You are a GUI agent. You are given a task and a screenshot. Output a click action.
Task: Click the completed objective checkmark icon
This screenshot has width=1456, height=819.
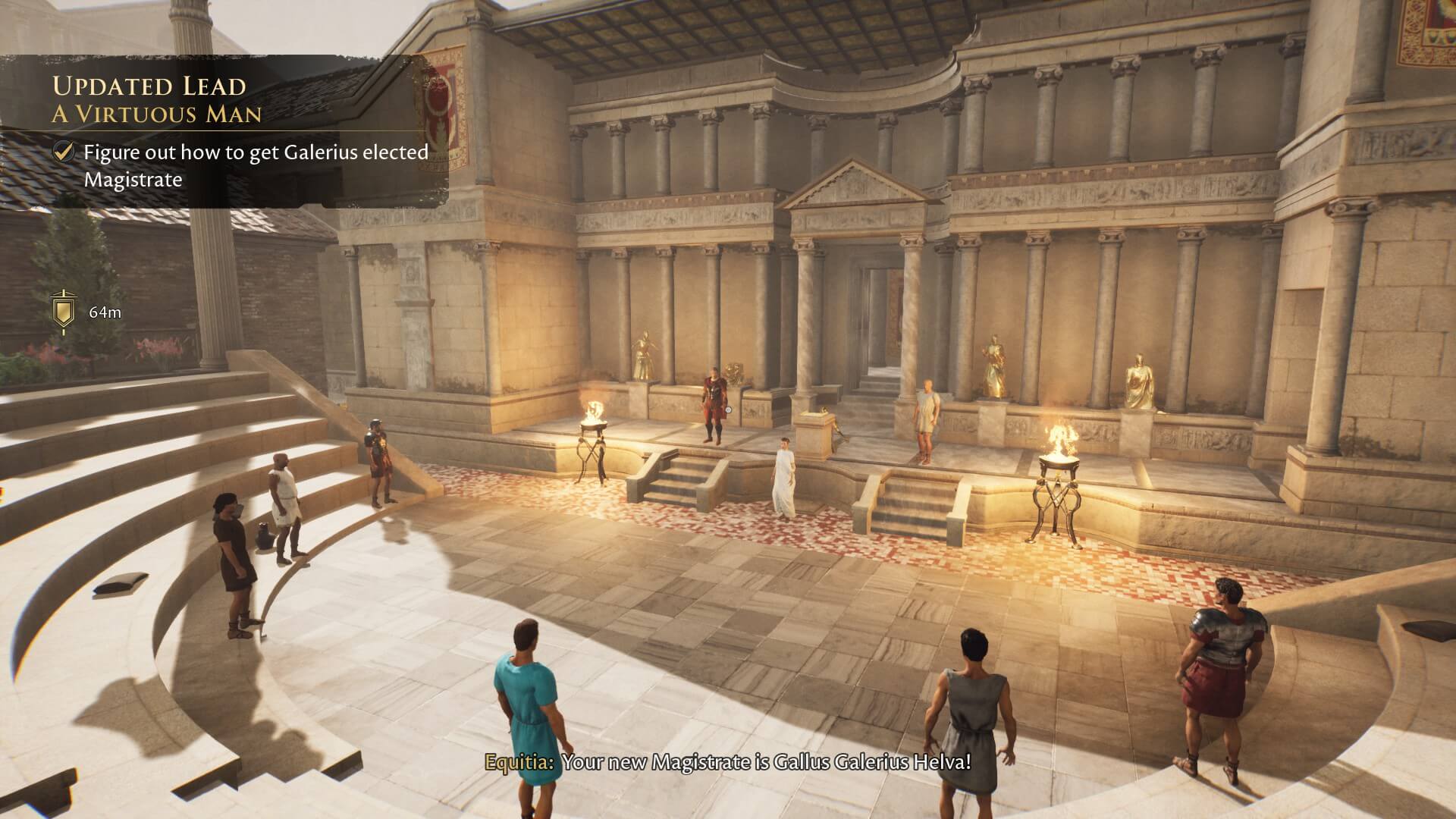pyautogui.click(x=64, y=152)
